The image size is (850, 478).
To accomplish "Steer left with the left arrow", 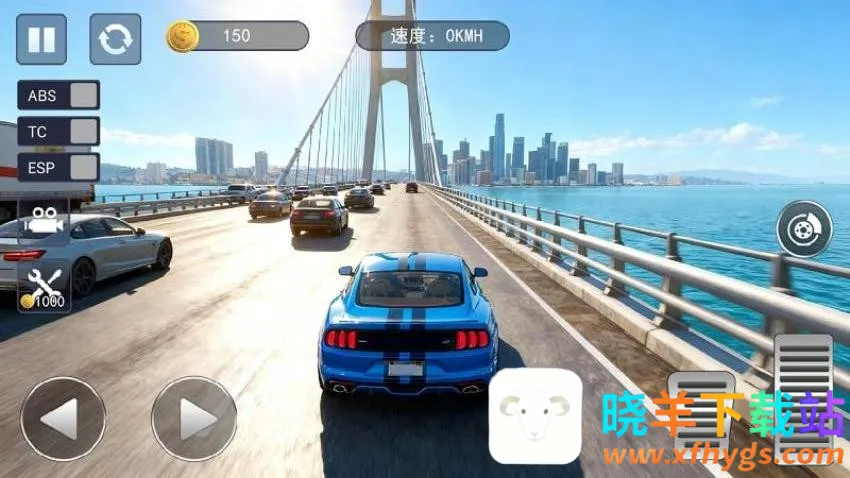I will click(x=62, y=418).
